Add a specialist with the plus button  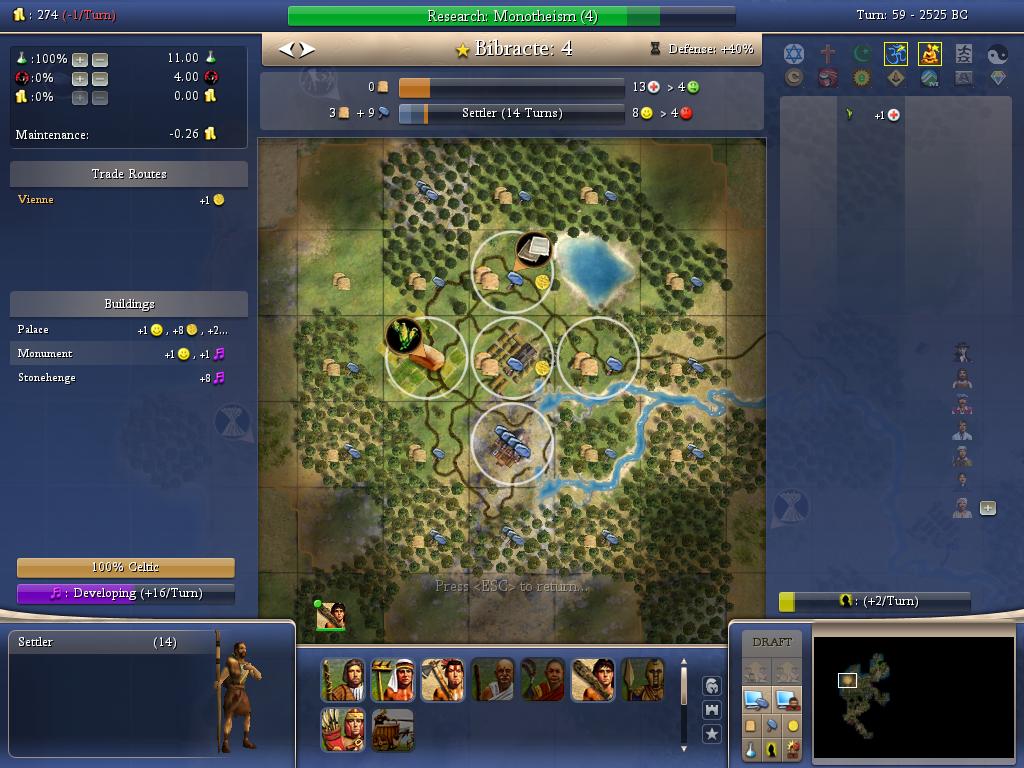tap(988, 508)
